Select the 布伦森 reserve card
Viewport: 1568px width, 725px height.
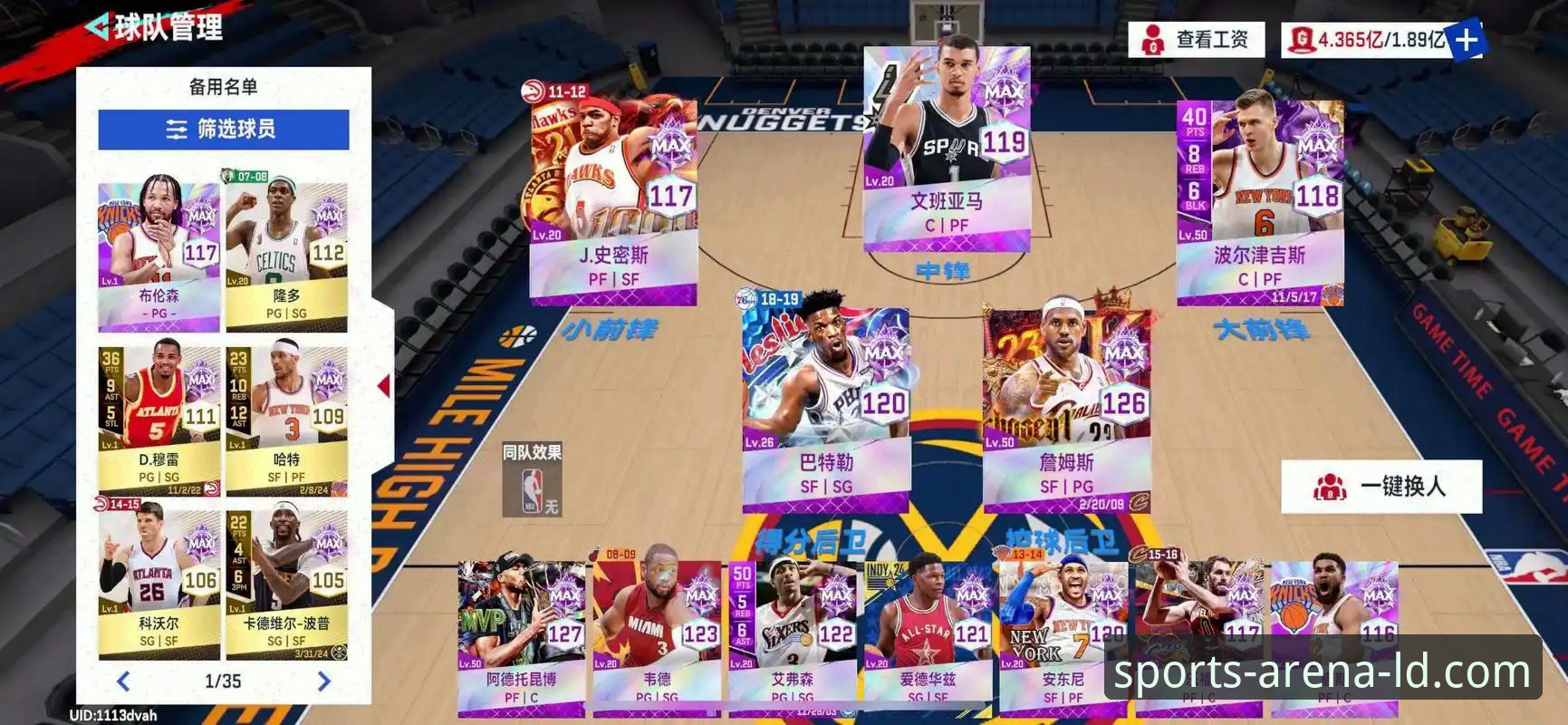[x=159, y=254]
